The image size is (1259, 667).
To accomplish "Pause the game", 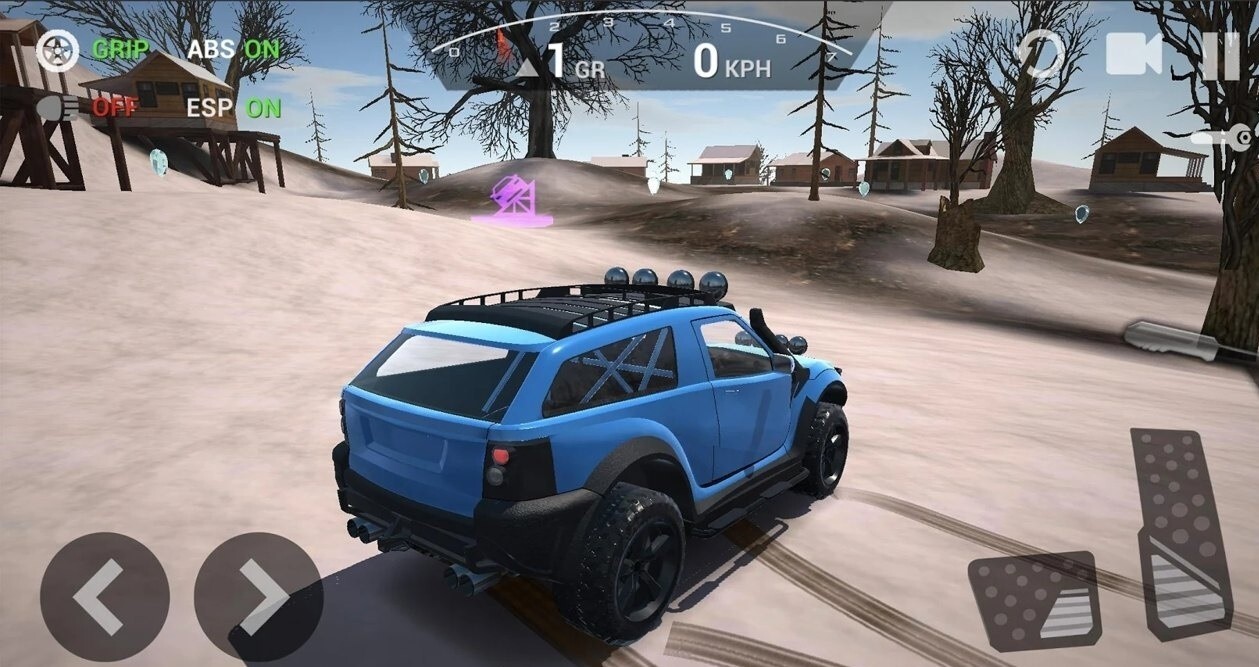I will 1220,54.
